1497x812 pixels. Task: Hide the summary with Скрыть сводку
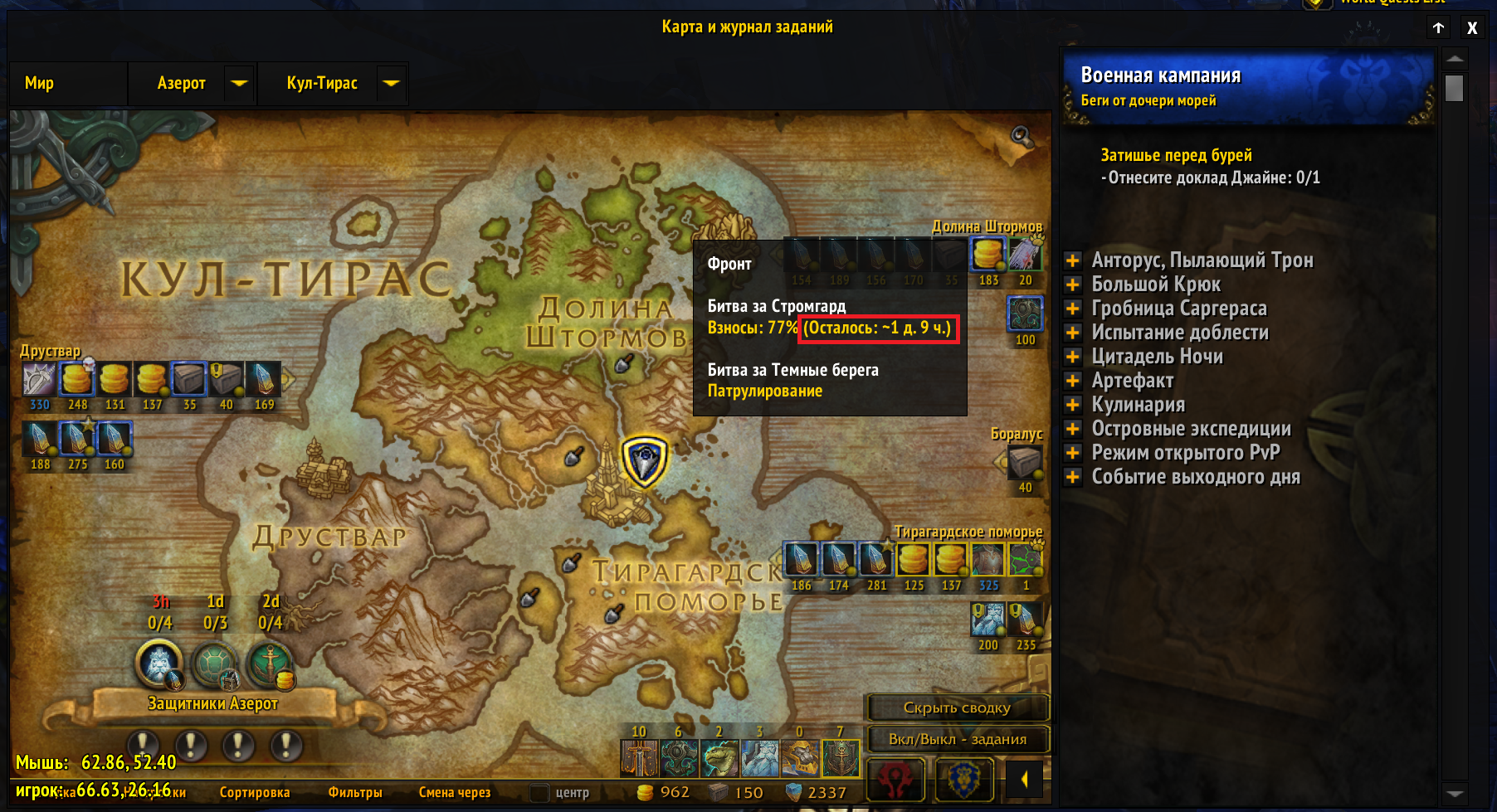point(957,707)
